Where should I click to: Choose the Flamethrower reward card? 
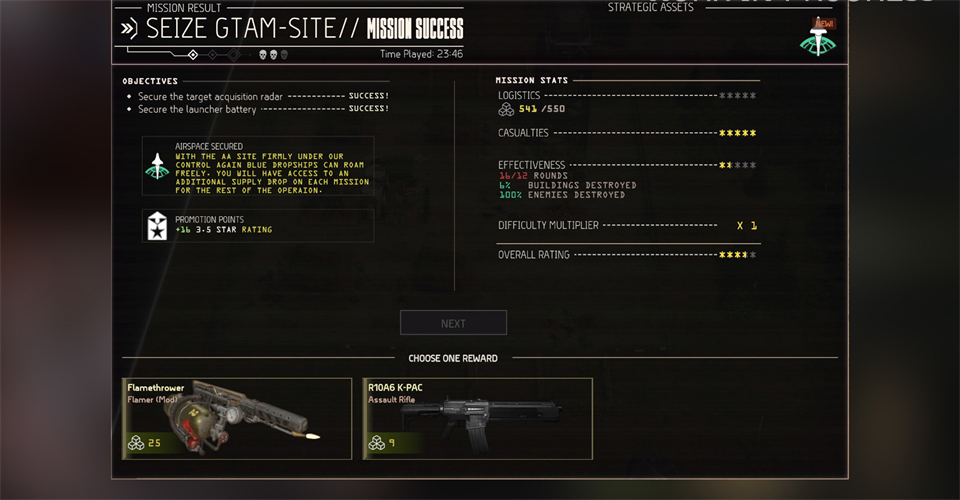236,418
